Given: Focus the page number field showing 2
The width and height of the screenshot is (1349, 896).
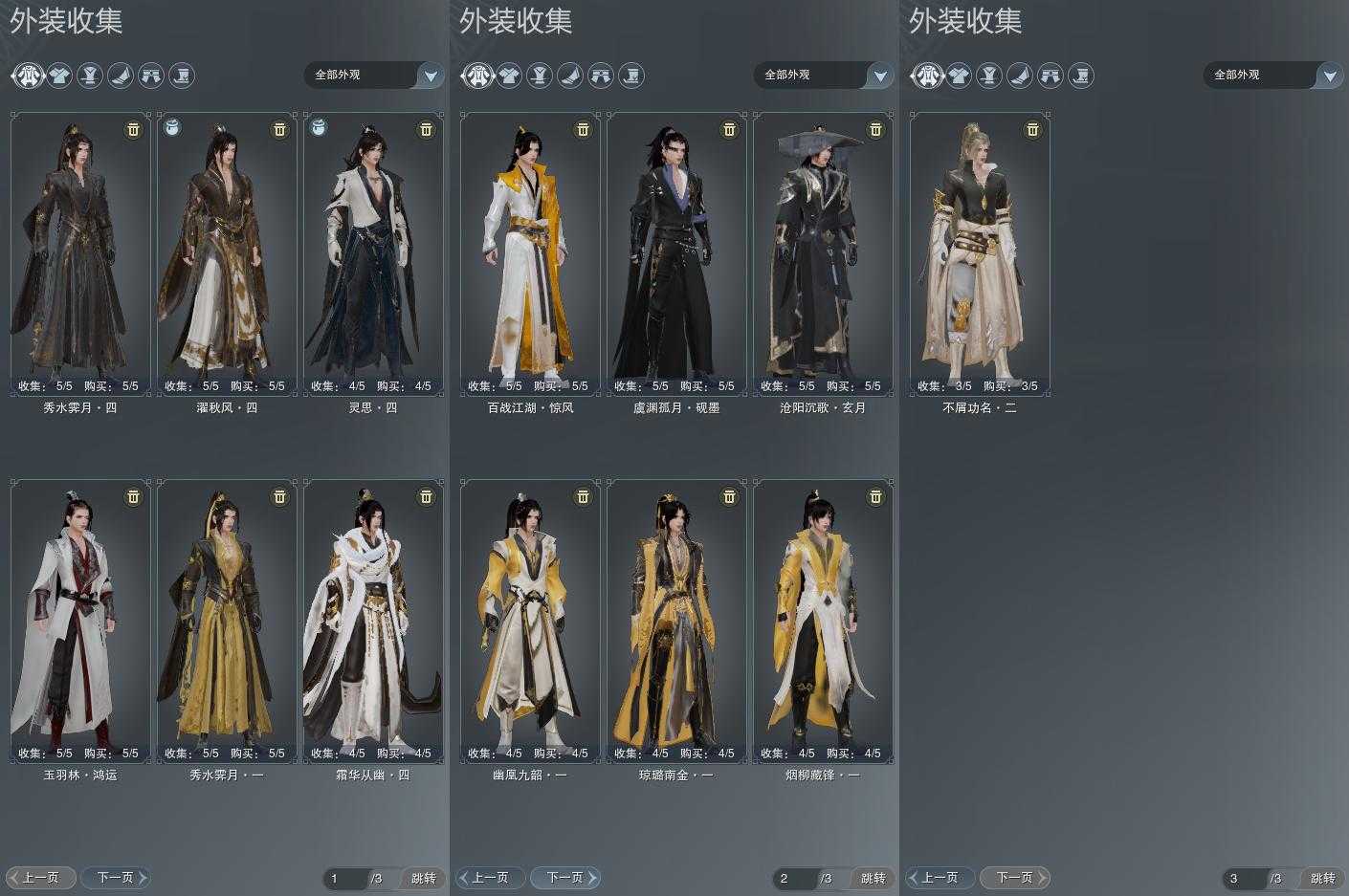Looking at the screenshot, I should click(794, 878).
